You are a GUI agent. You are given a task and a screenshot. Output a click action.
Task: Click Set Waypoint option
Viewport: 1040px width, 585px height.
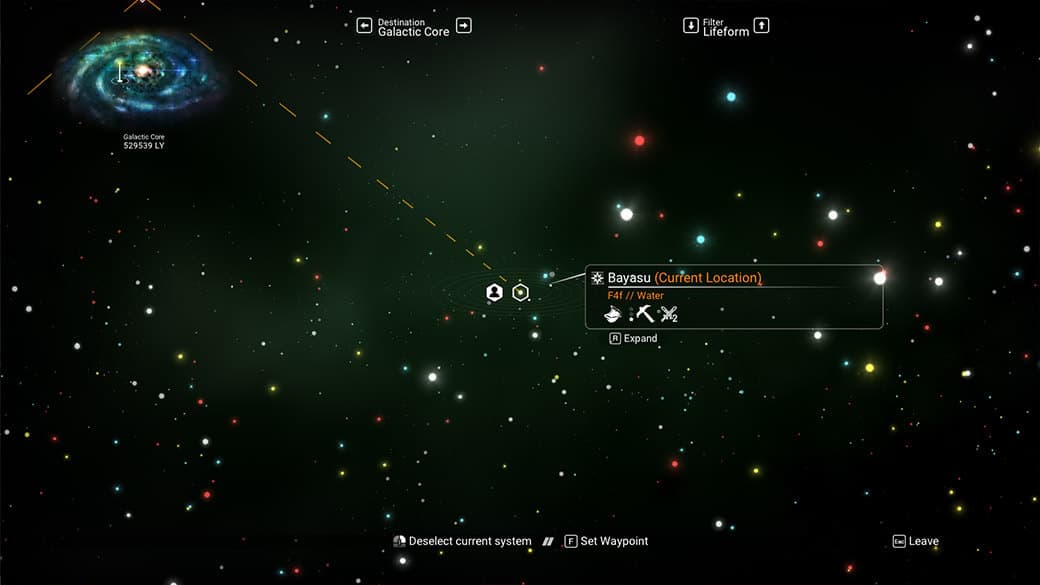pos(606,541)
